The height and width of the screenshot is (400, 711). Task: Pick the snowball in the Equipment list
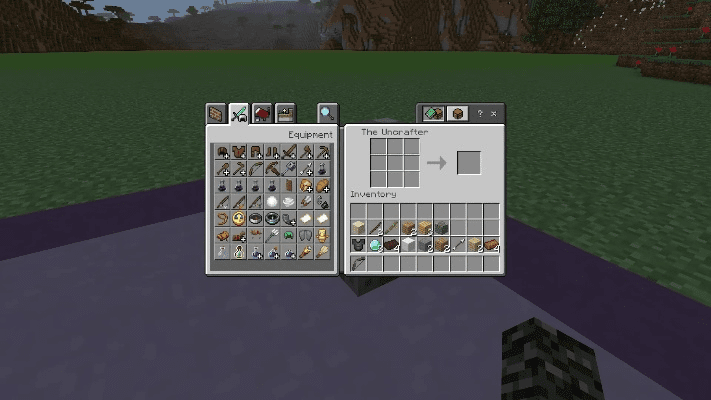(272, 202)
